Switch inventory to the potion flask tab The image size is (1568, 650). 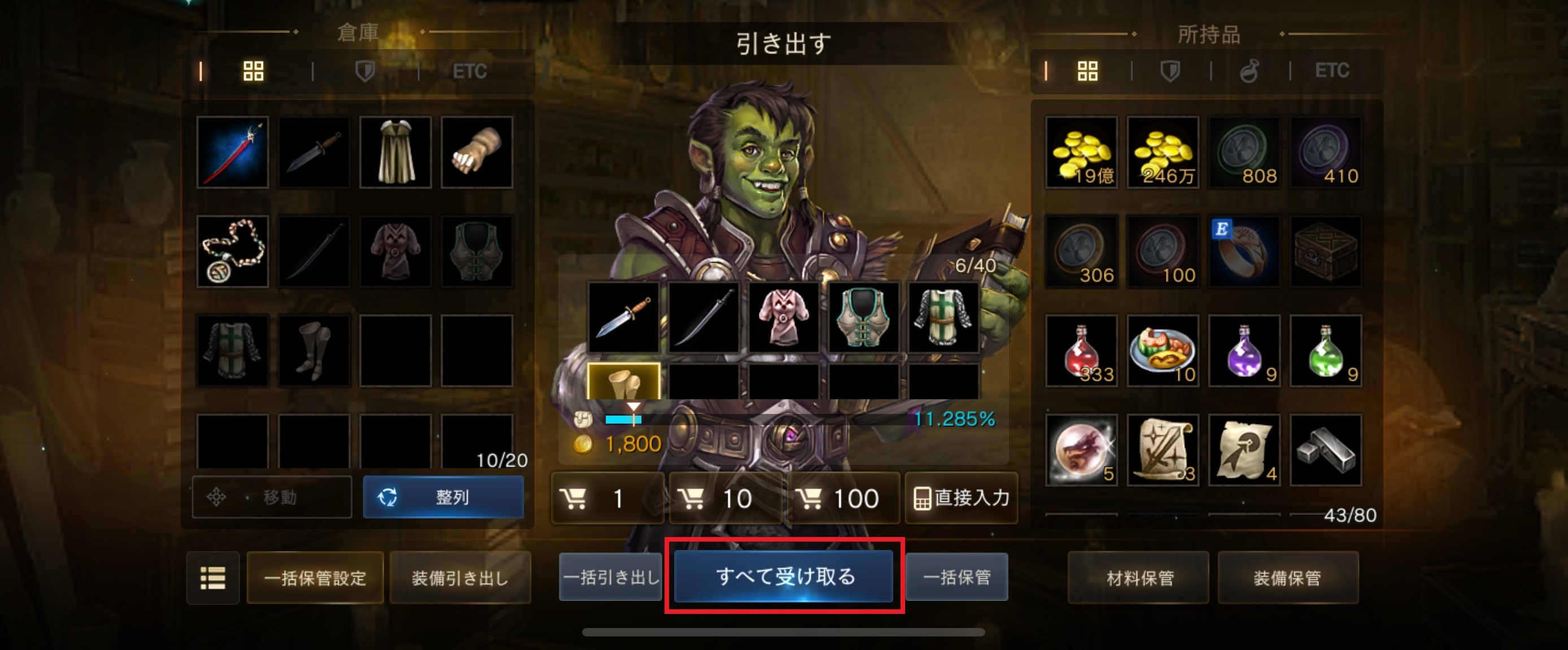pyautogui.click(x=1249, y=71)
